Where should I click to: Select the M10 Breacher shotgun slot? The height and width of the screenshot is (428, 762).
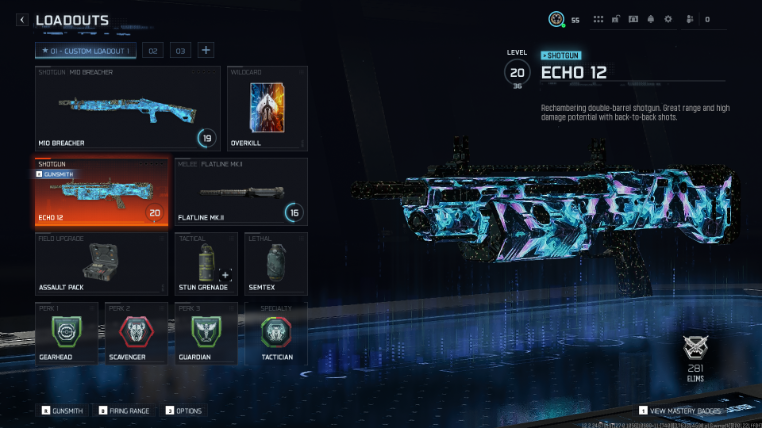(127, 108)
